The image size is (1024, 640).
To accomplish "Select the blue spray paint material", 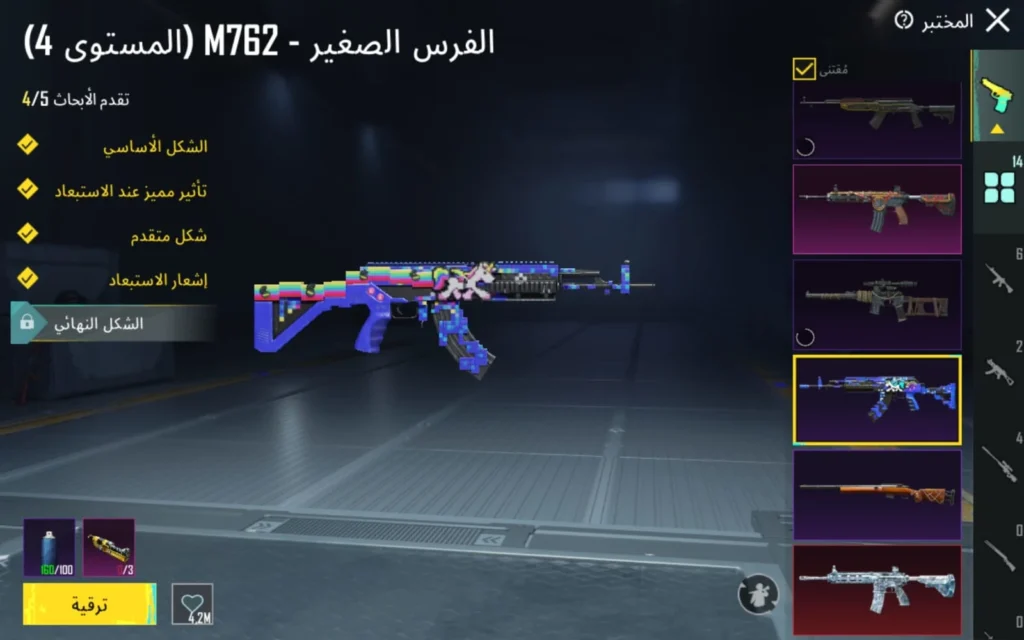I will pos(49,547).
